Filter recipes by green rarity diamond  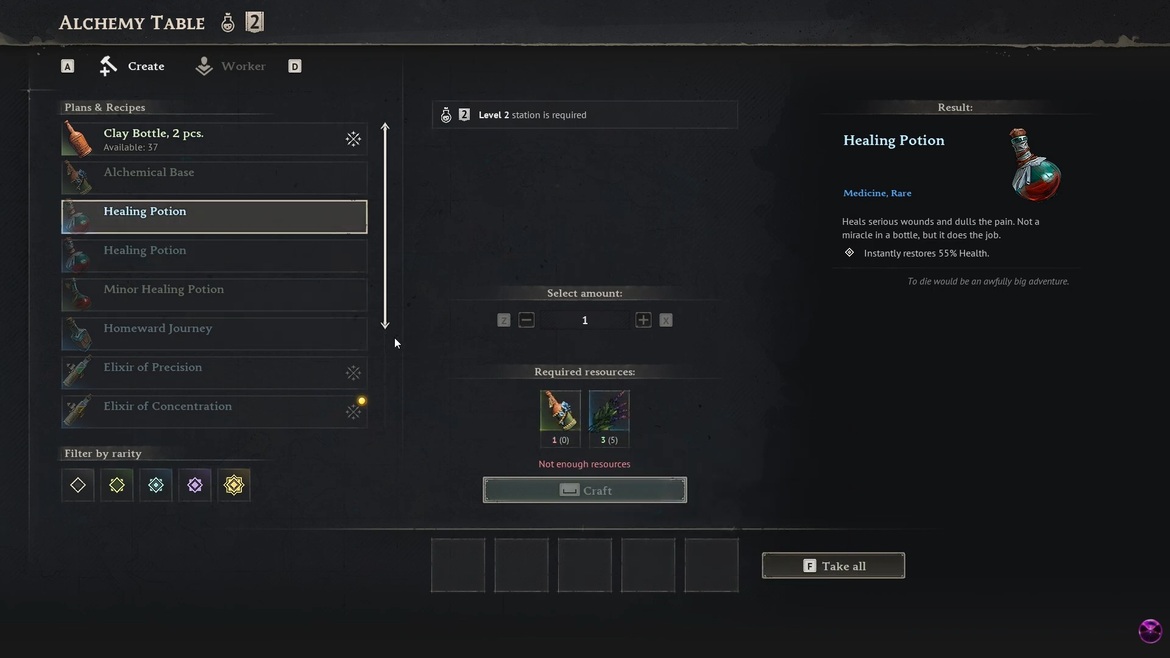[x=117, y=485]
